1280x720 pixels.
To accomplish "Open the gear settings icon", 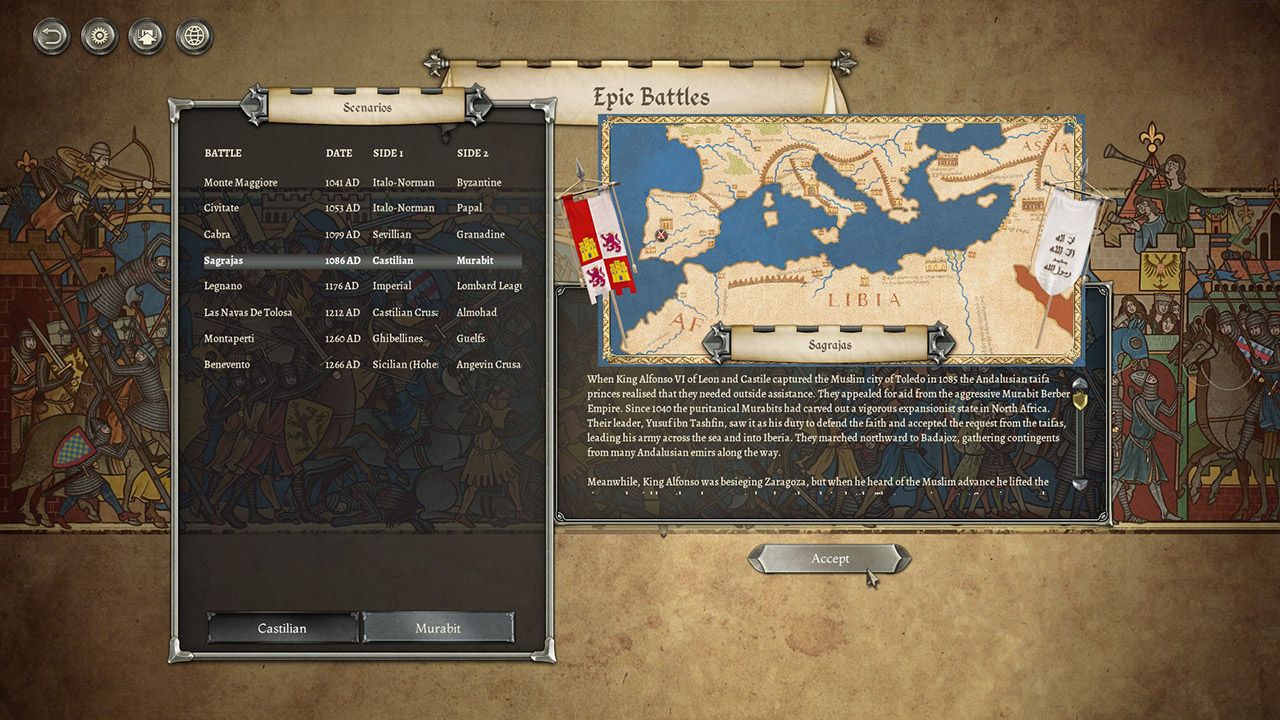I will point(99,38).
